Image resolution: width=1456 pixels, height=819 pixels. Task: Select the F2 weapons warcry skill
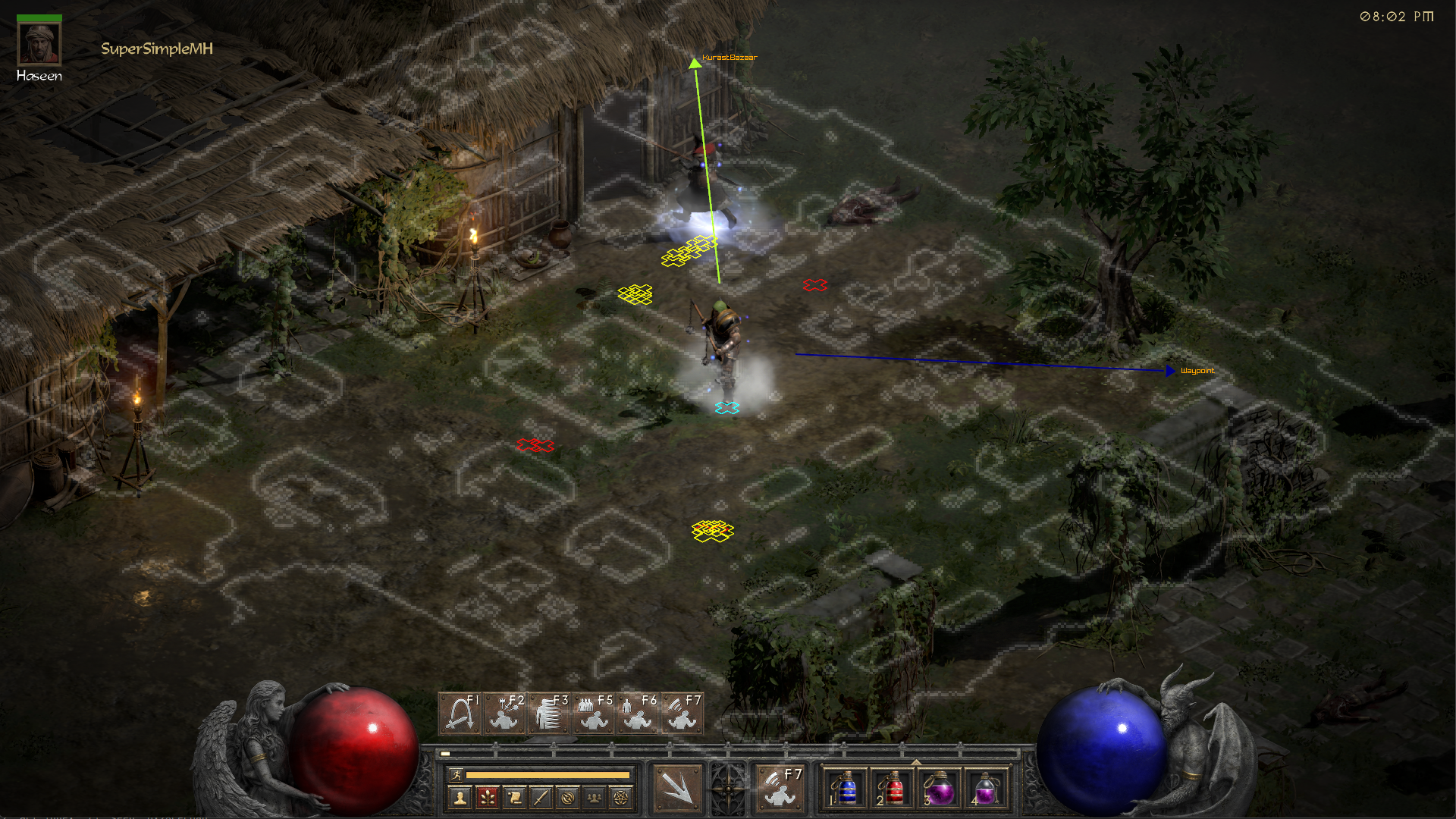pos(504,713)
